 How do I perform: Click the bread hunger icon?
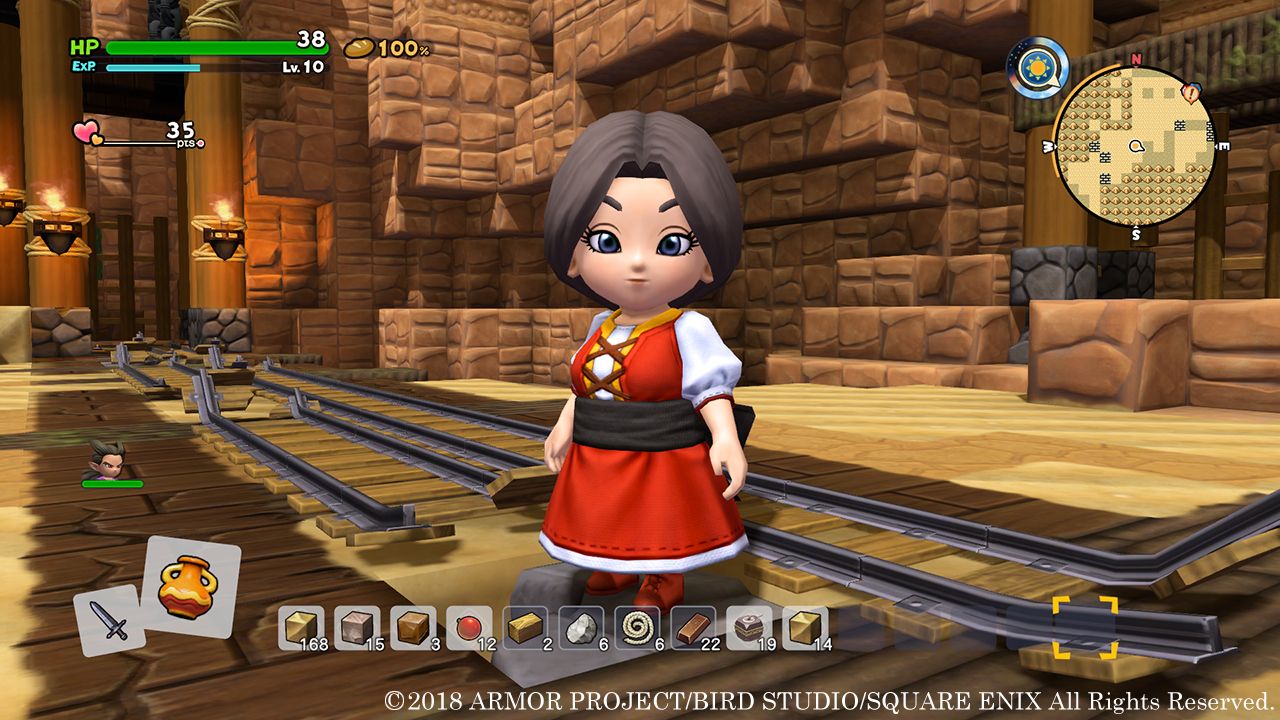[x=358, y=48]
